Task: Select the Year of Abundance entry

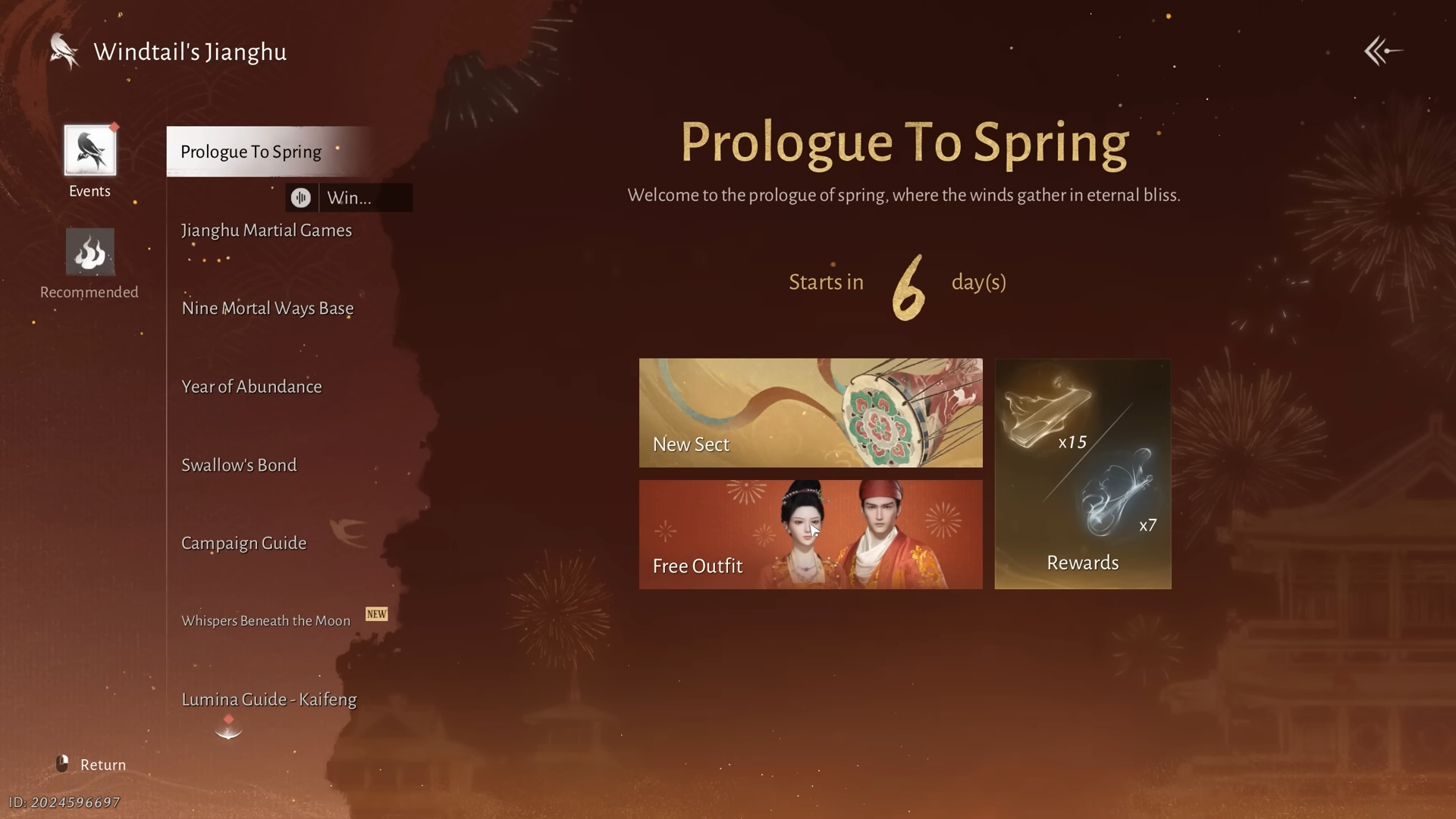Action: point(251,386)
